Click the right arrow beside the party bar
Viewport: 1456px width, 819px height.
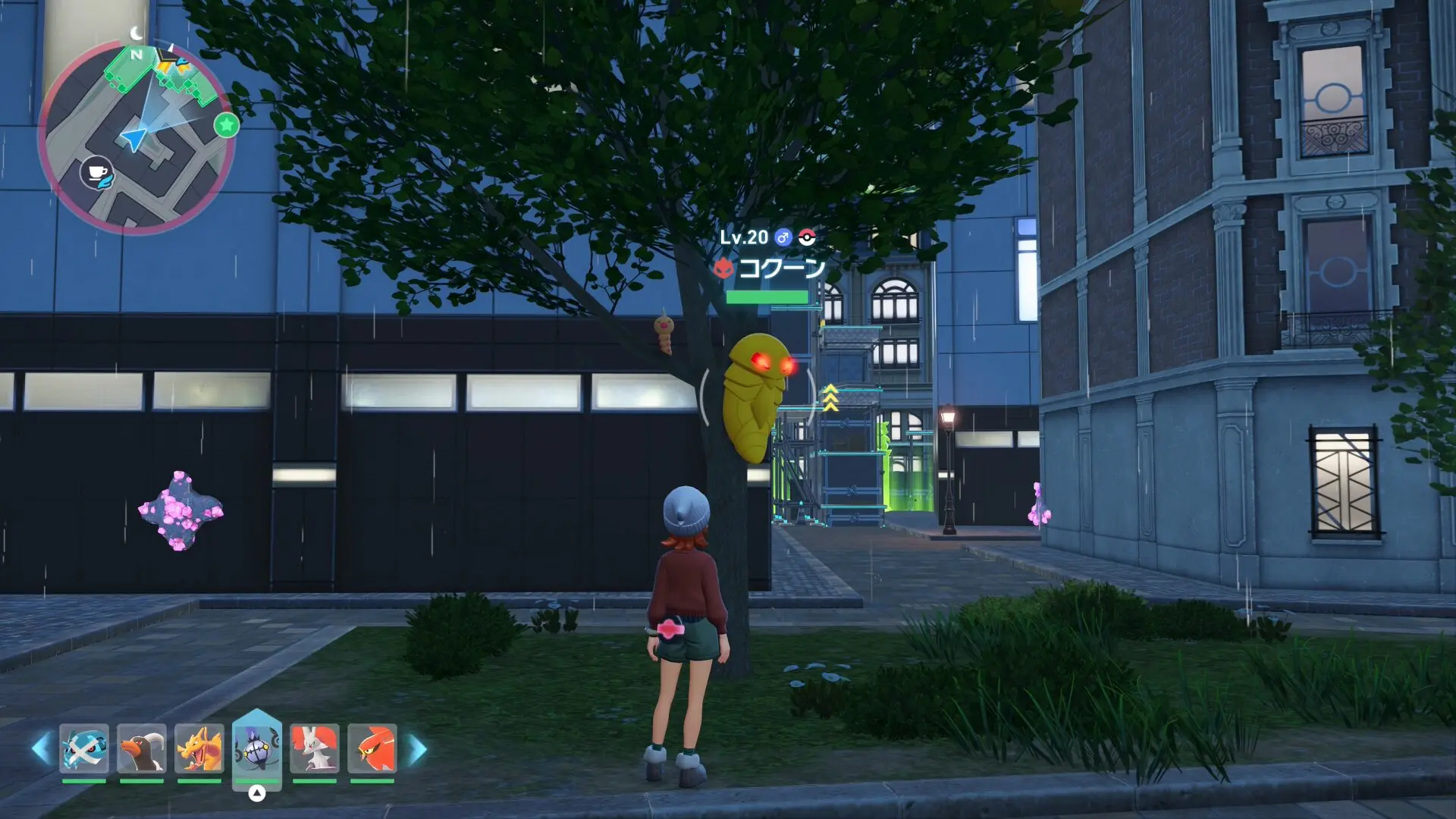tap(418, 748)
